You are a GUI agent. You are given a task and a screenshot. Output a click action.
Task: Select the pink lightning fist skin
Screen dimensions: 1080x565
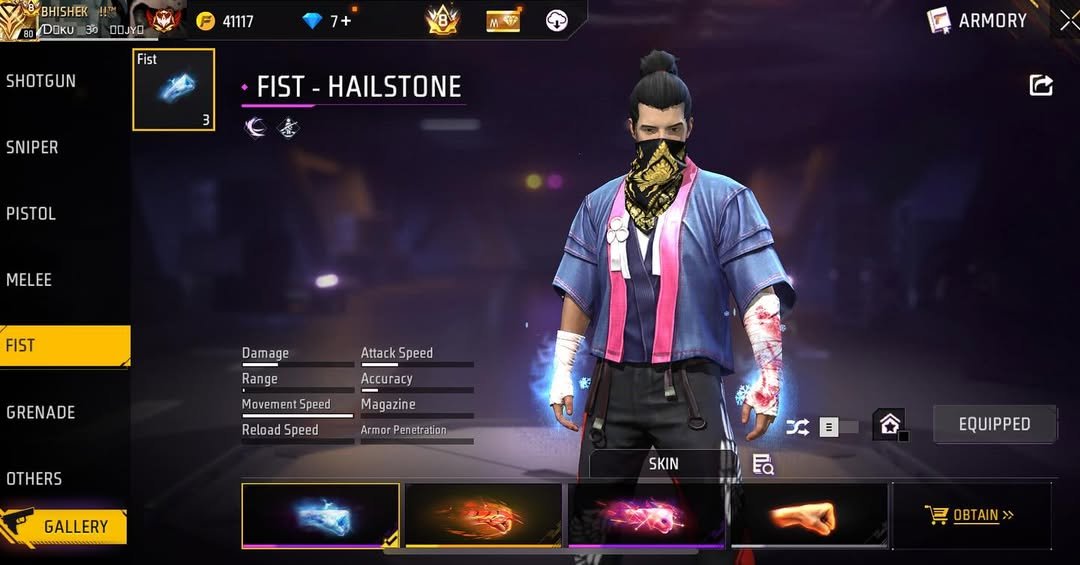tap(646, 515)
